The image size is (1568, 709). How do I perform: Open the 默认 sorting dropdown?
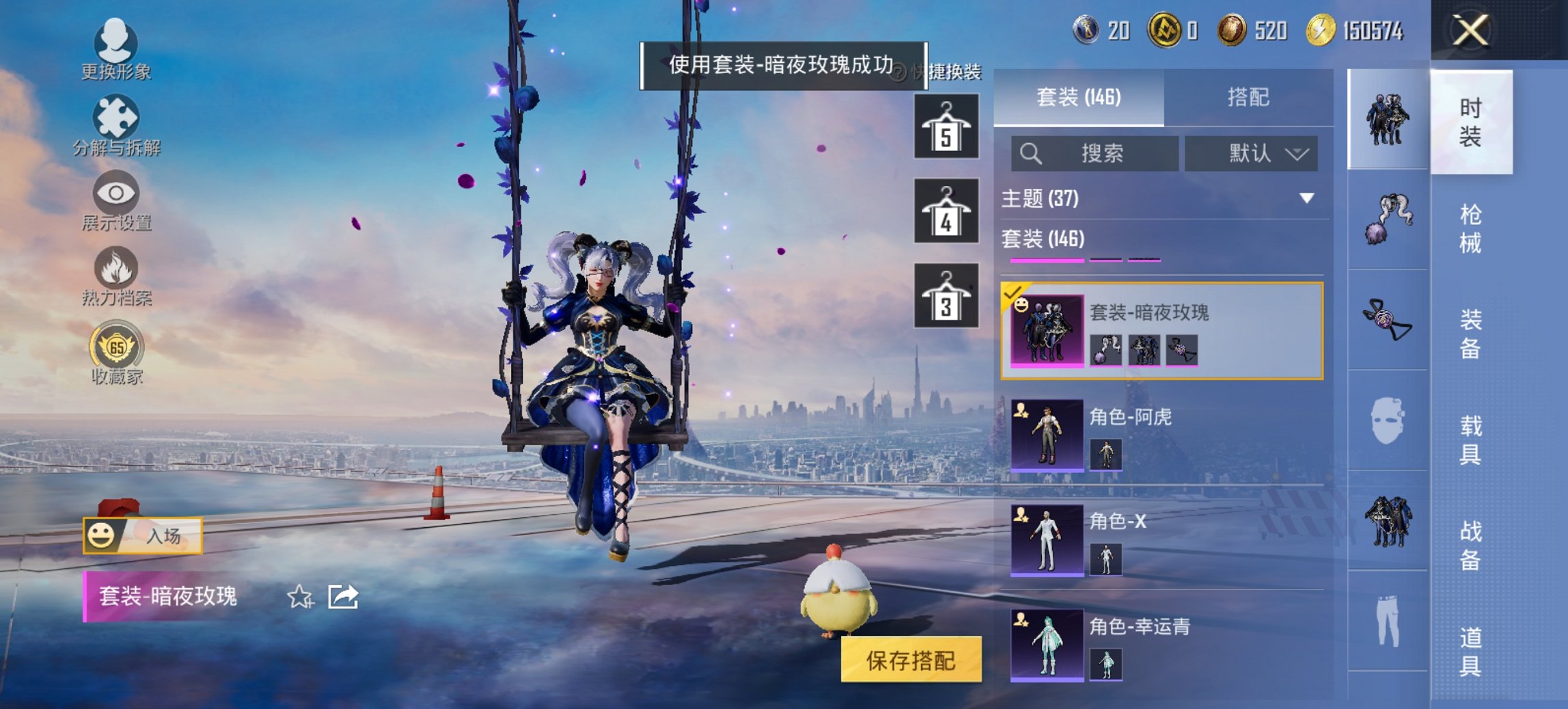pos(1252,153)
